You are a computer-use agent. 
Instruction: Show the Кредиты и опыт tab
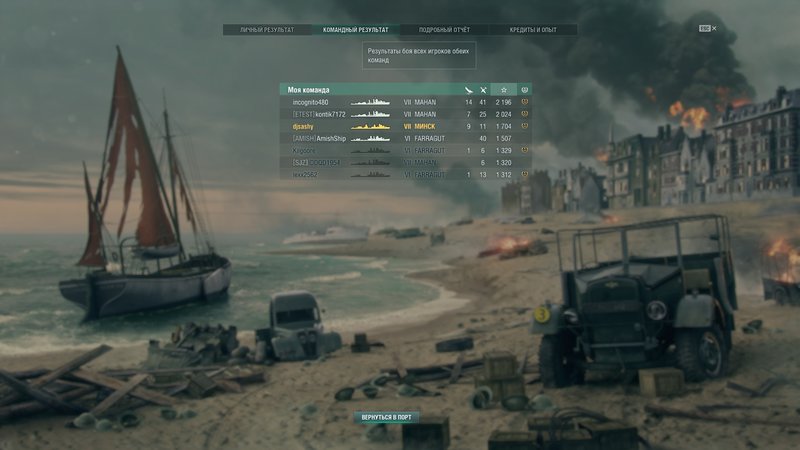[533, 30]
